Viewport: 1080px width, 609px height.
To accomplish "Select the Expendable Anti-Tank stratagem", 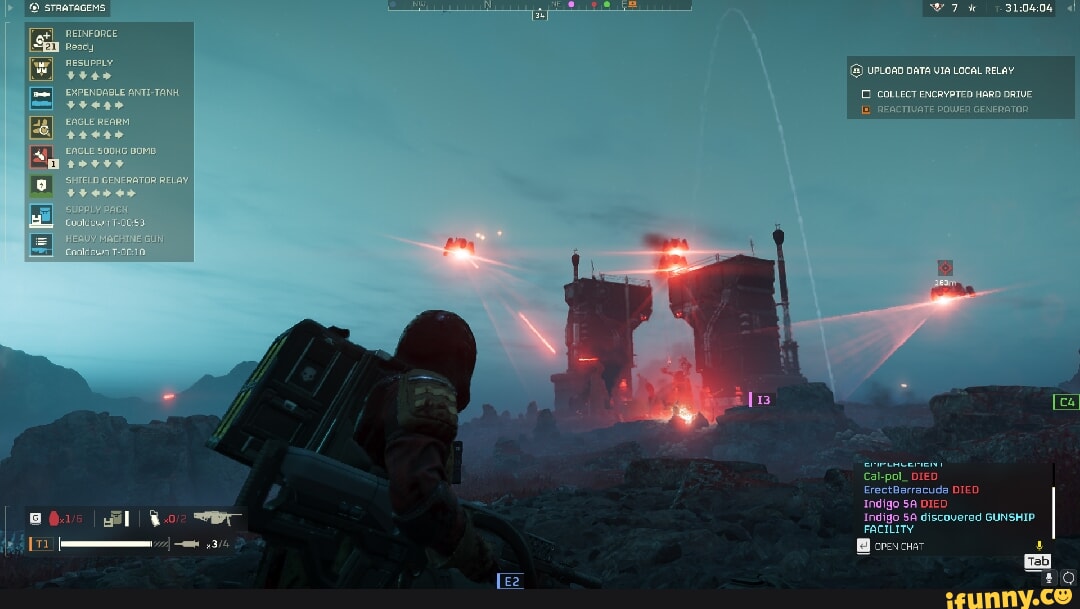I will [41, 97].
